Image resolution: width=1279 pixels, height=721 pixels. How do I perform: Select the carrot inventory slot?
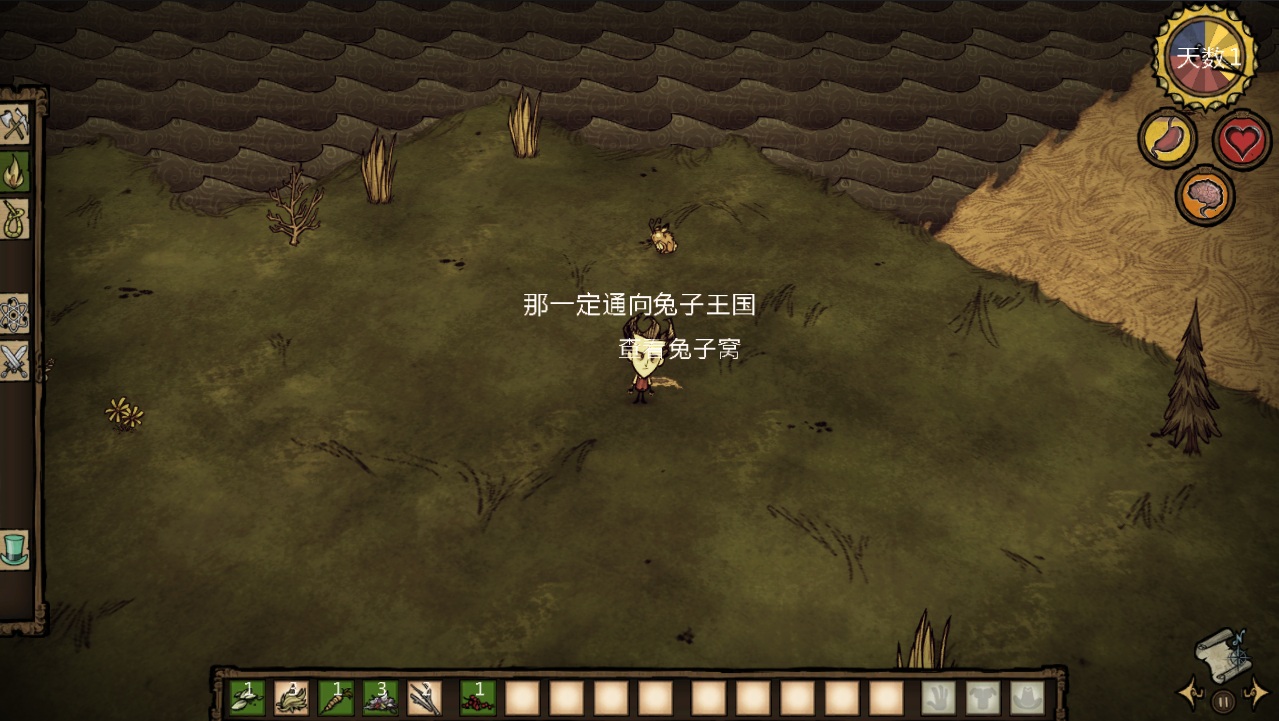[336, 697]
